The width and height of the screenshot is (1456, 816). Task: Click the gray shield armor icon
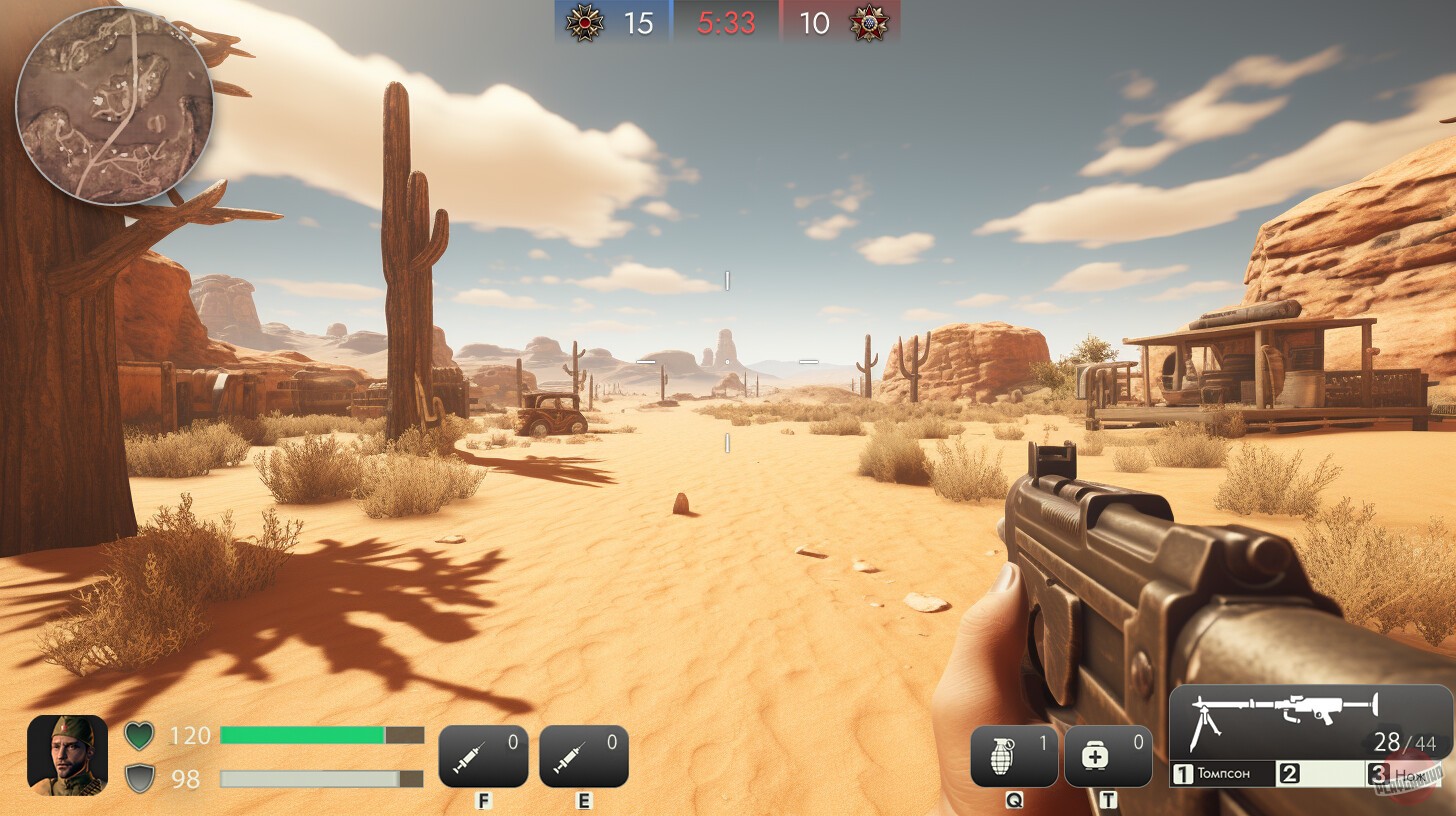[x=140, y=775]
